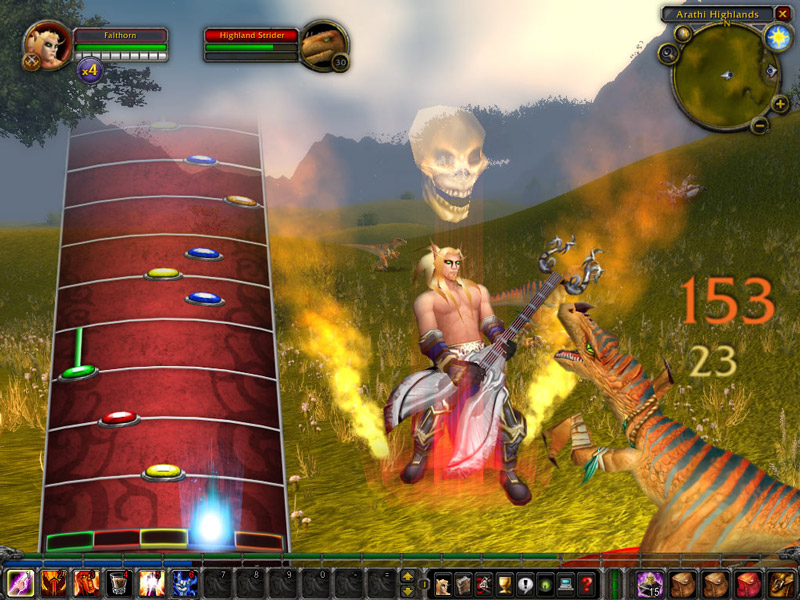
Task: Toggle the minimap tracking magnifier button
Action: pyautogui.click(x=669, y=54)
